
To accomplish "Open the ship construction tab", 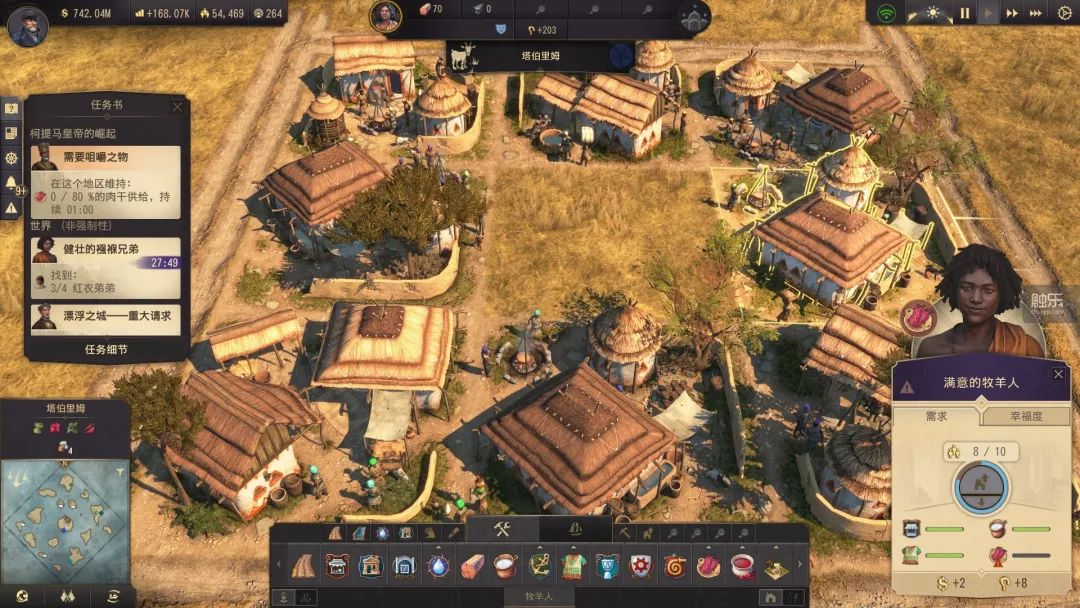I will pyautogui.click(x=575, y=530).
